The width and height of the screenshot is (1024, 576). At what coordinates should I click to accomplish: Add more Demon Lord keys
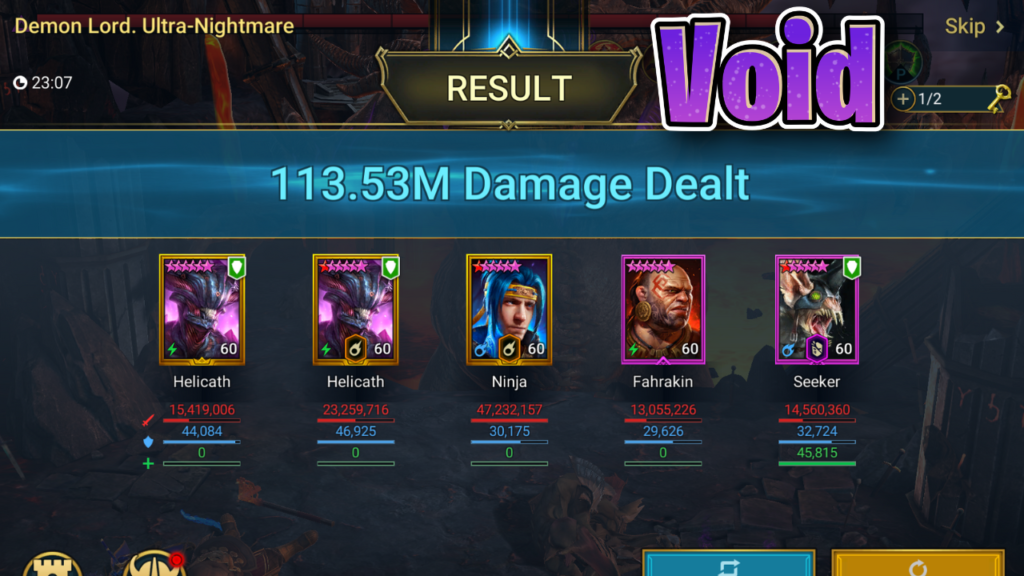tap(904, 99)
